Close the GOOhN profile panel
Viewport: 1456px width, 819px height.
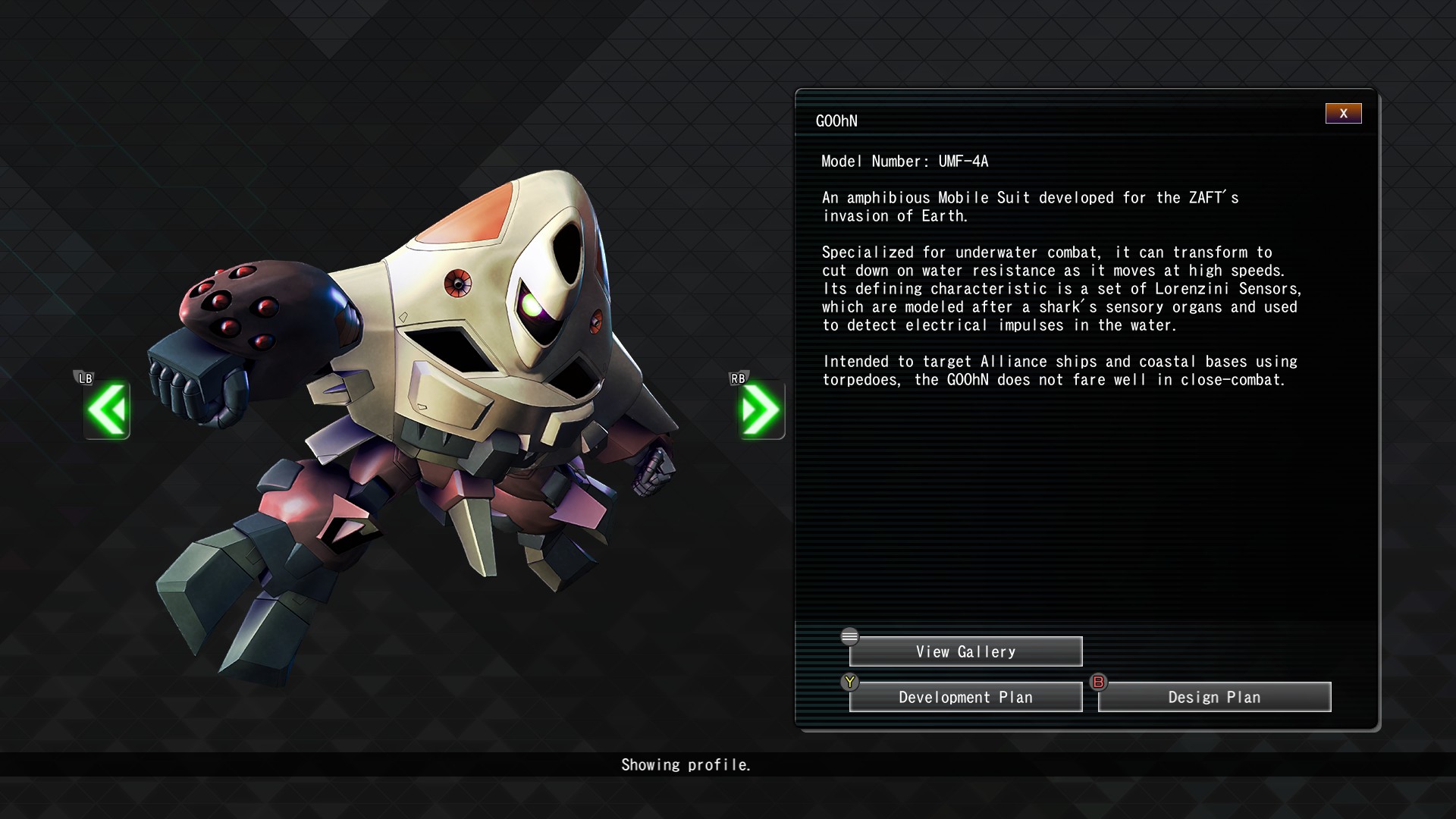[x=1343, y=114]
